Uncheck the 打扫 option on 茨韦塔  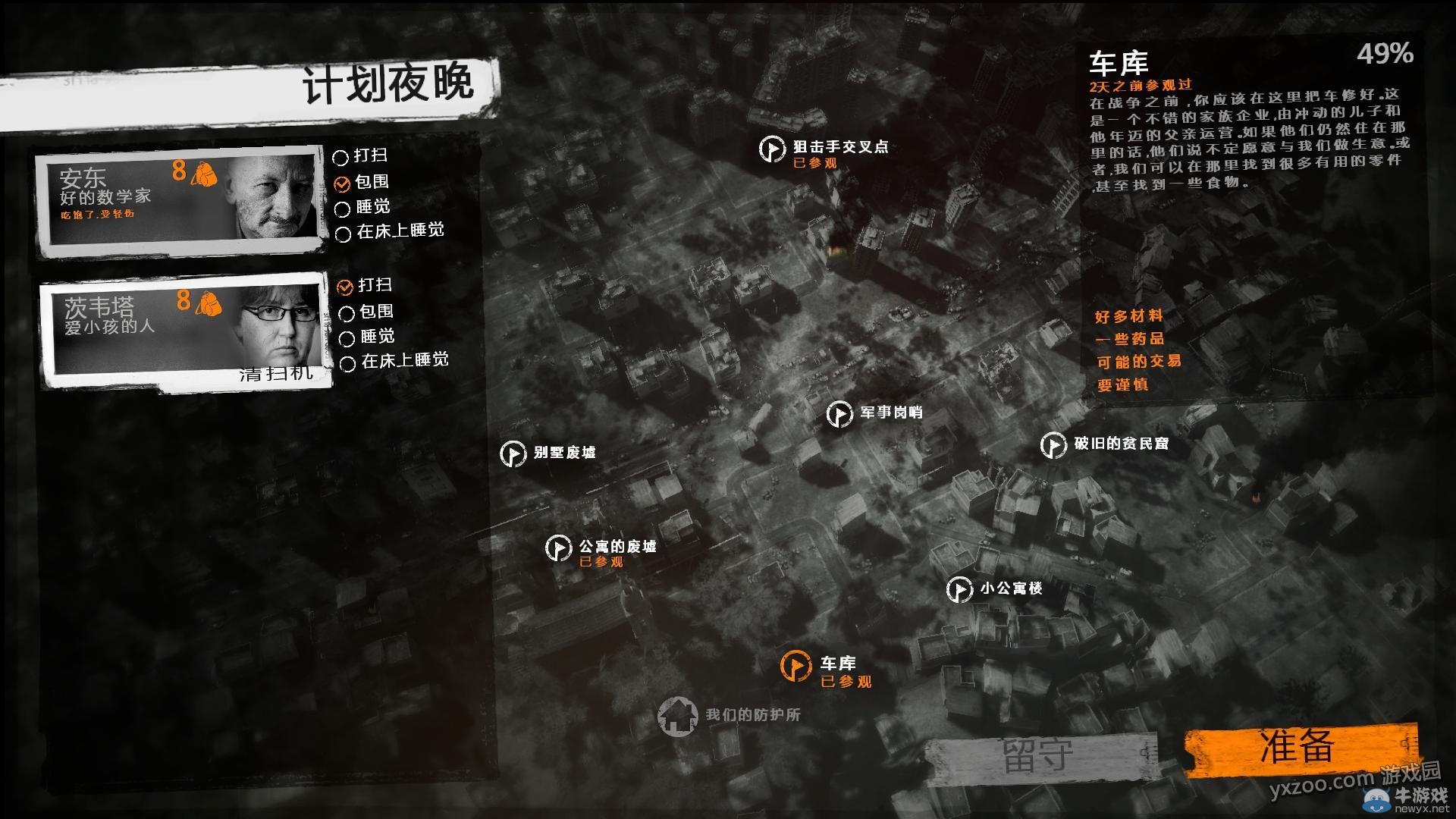coord(344,288)
